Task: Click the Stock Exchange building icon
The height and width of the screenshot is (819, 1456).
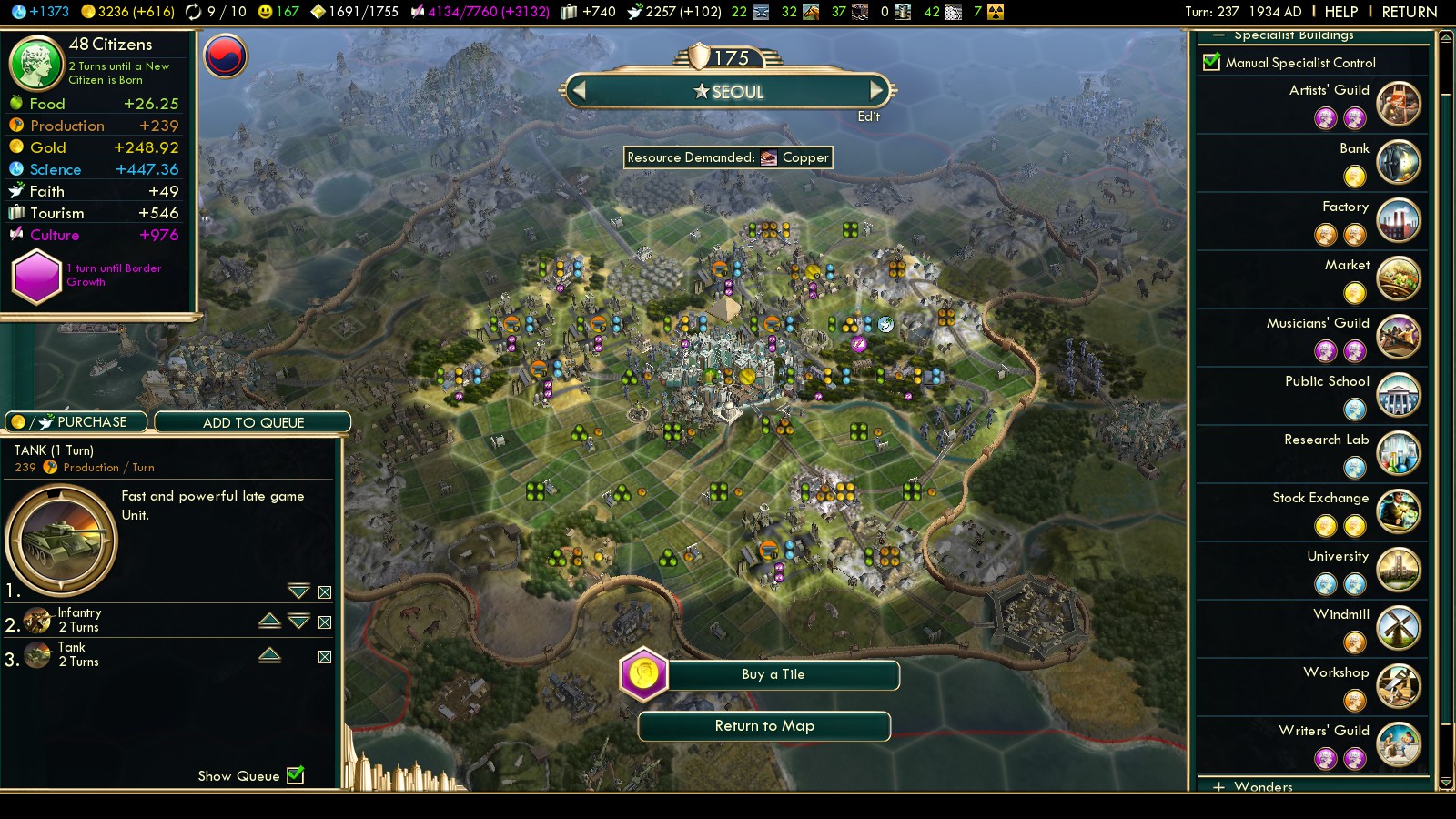Action: point(1398,511)
